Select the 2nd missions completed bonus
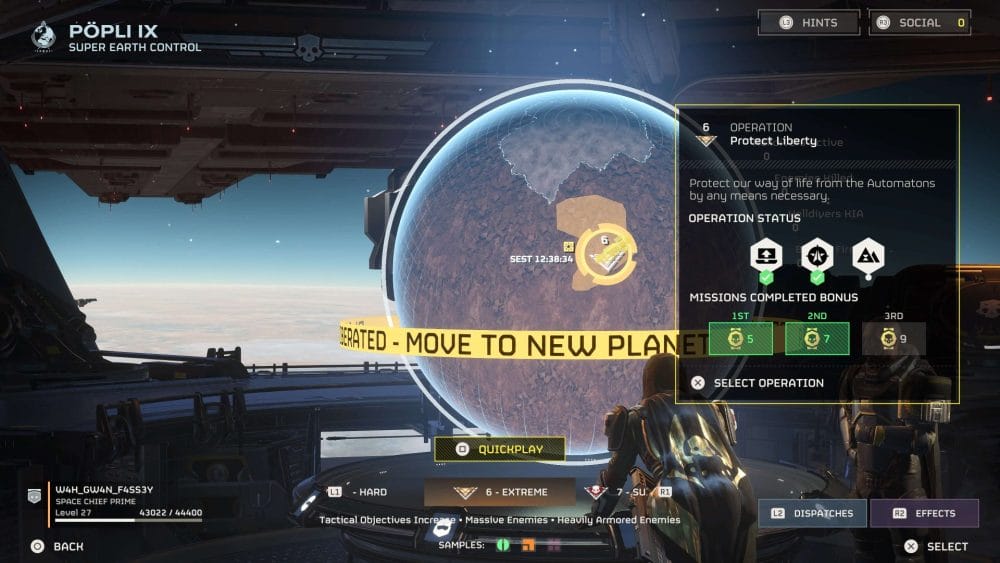Screen dimensions: 1000x563 817,338
